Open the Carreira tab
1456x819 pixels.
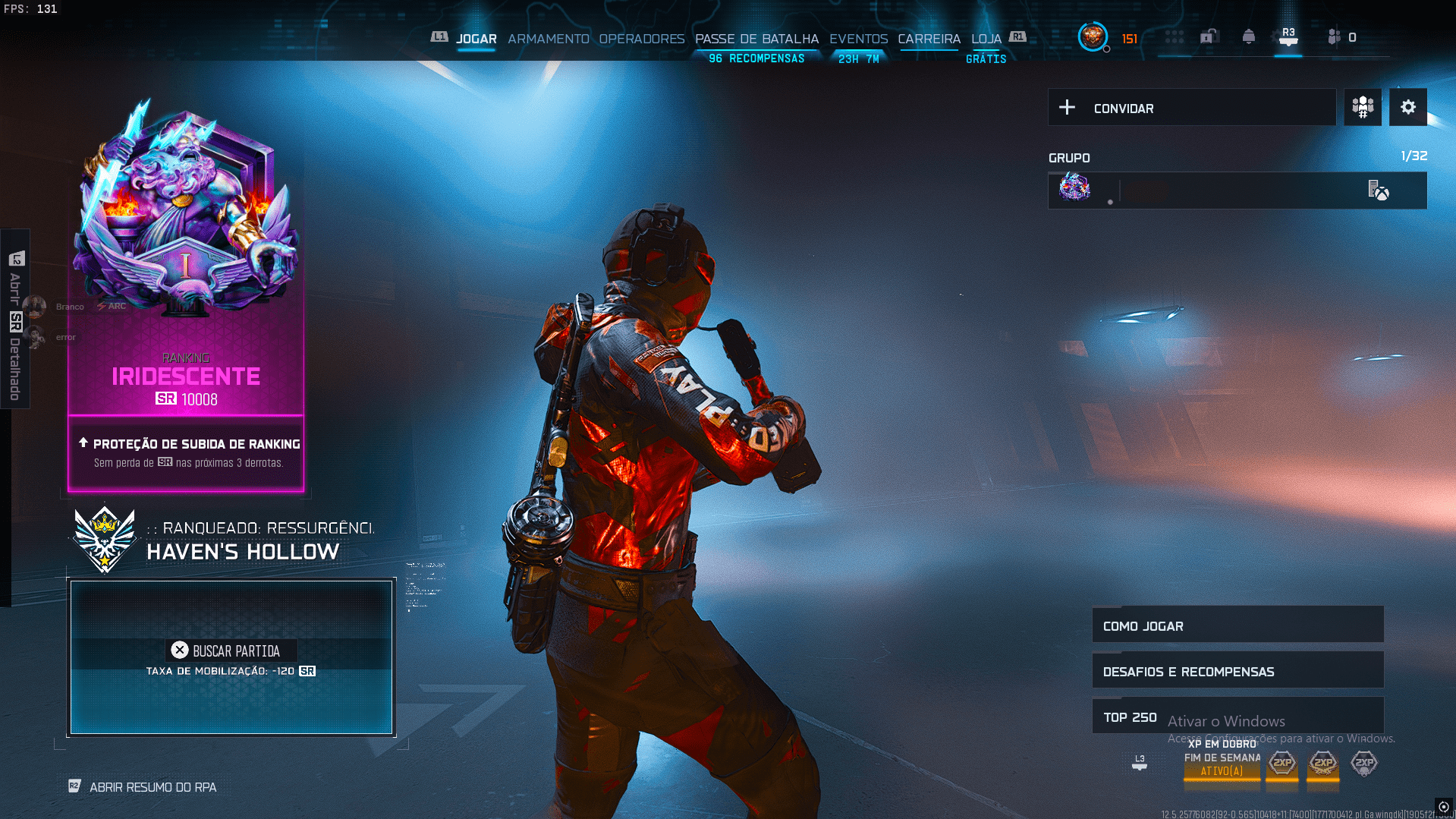(929, 39)
